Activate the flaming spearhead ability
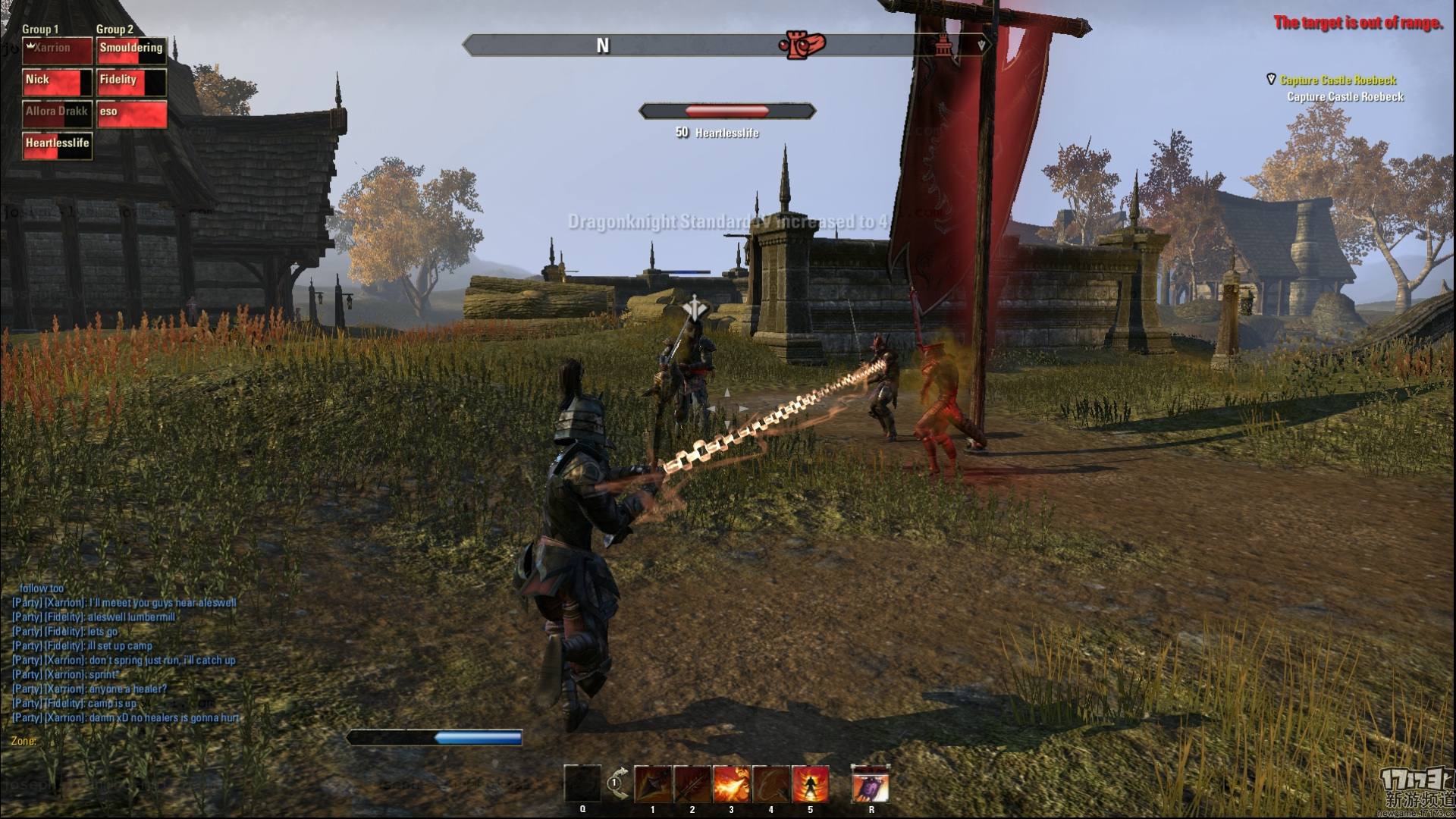This screenshot has height=819, width=1456. coord(653,784)
